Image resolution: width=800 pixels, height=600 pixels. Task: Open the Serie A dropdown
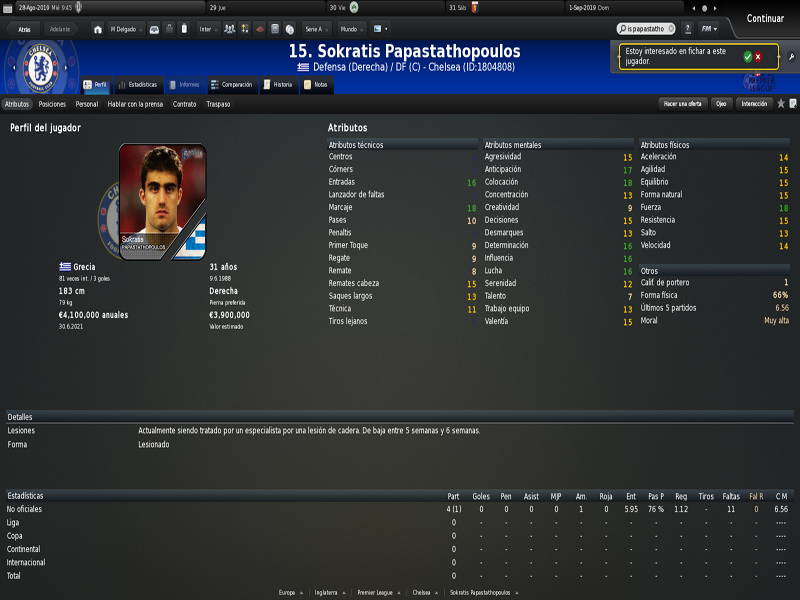tap(316, 29)
